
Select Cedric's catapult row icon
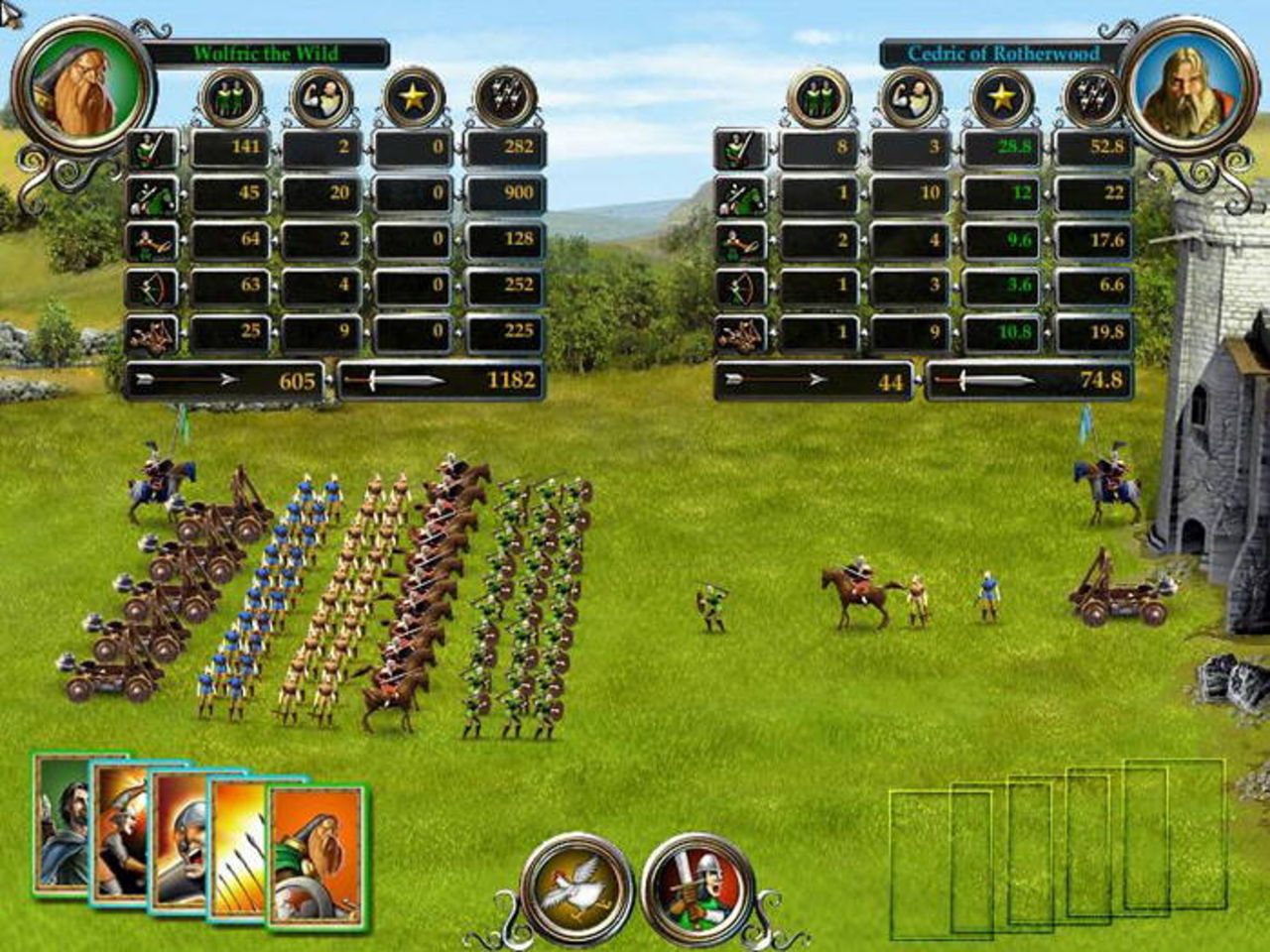(740, 335)
